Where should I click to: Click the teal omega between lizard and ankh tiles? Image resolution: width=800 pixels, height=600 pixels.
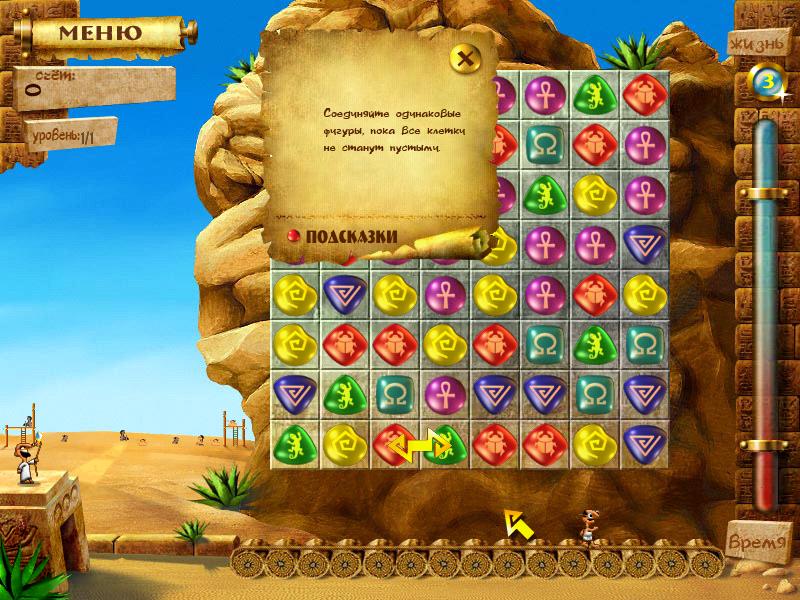click(394, 392)
